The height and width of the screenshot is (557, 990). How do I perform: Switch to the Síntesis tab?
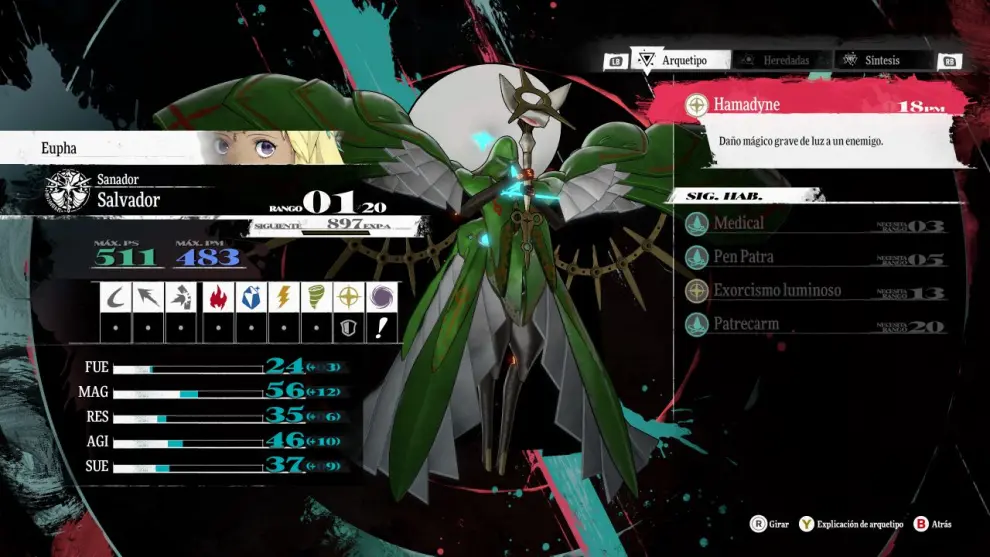(871, 60)
